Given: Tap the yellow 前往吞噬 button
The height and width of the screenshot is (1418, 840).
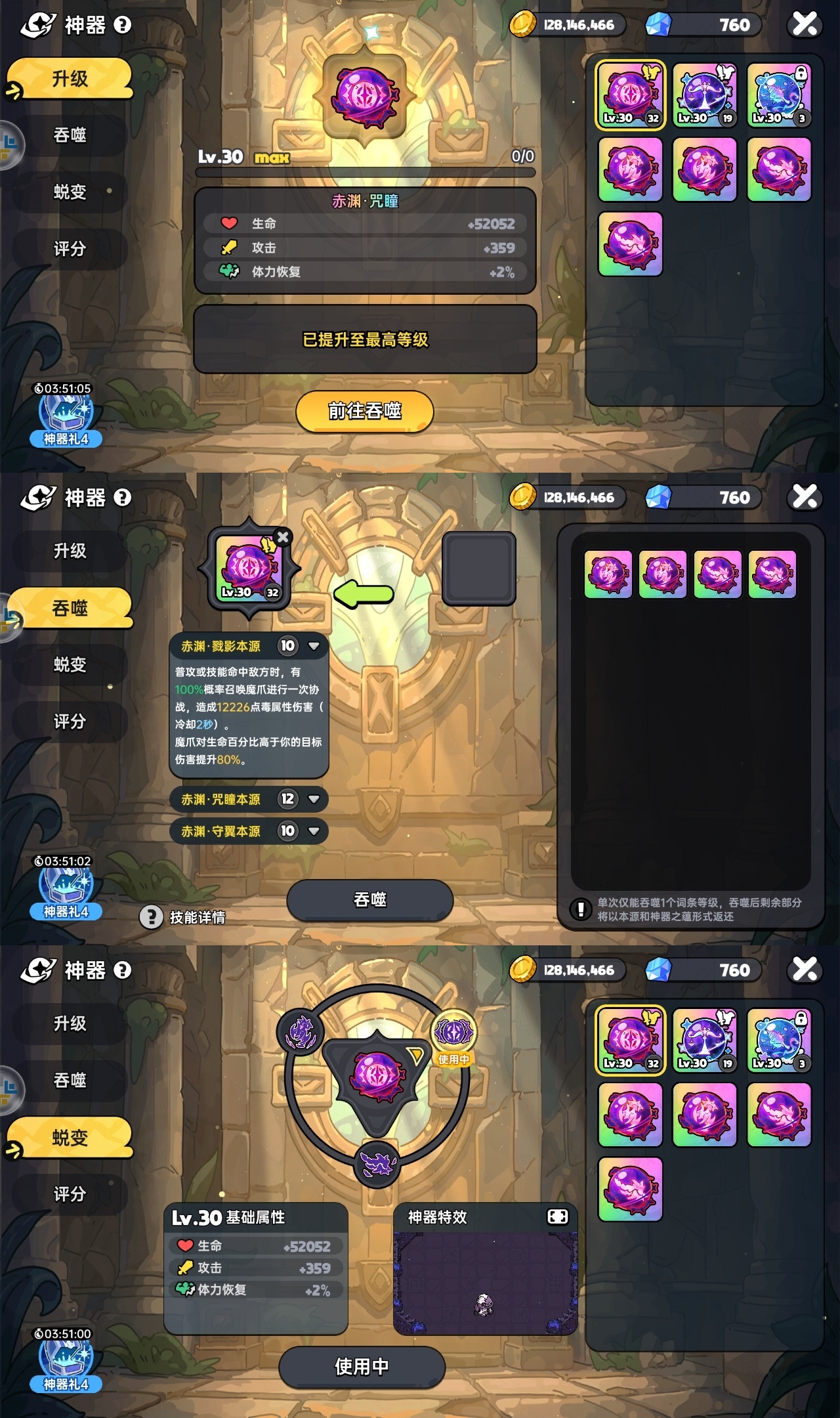Looking at the screenshot, I should coord(365,412).
